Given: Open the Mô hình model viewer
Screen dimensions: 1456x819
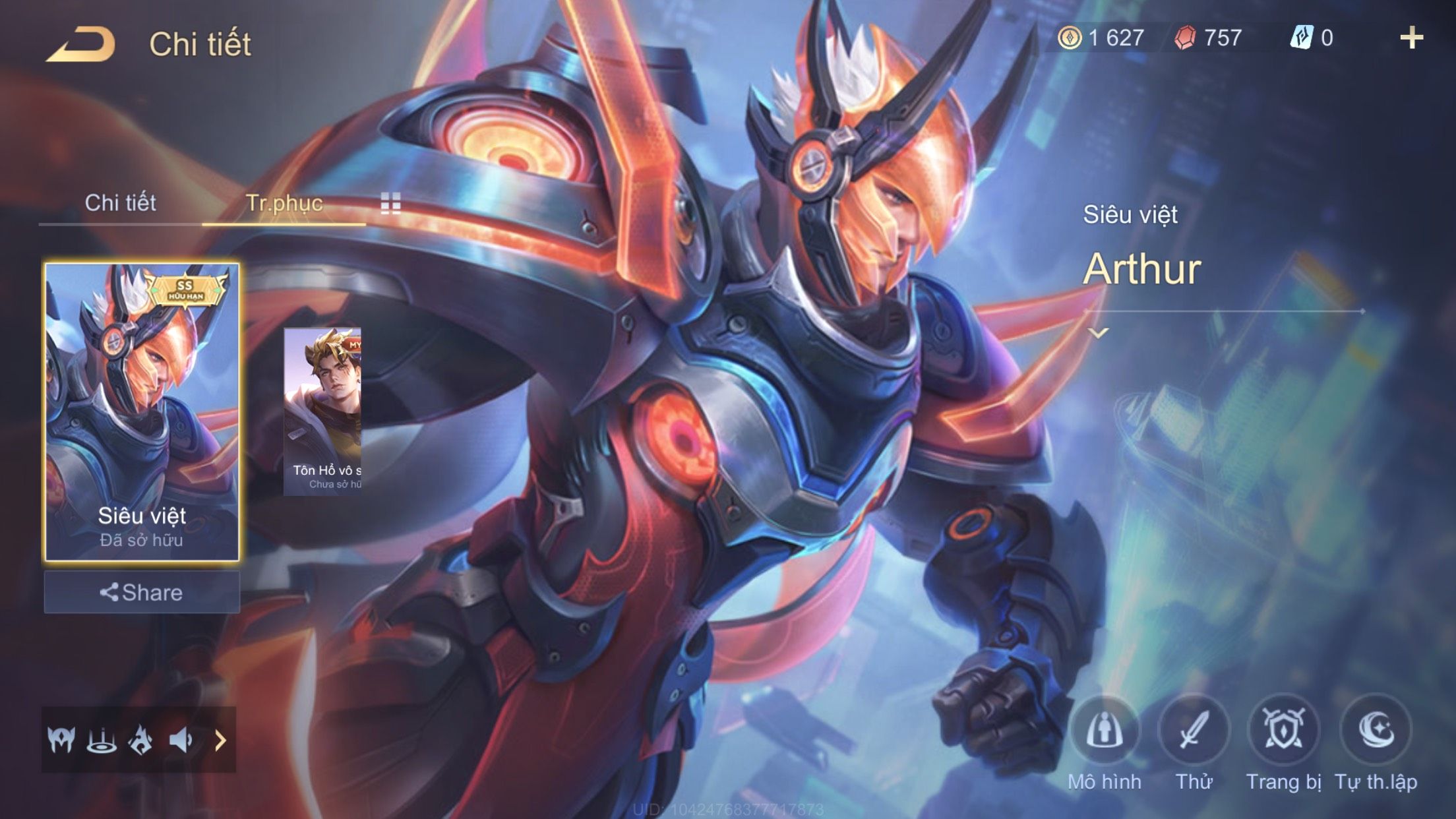Looking at the screenshot, I should tap(1105, 731).
